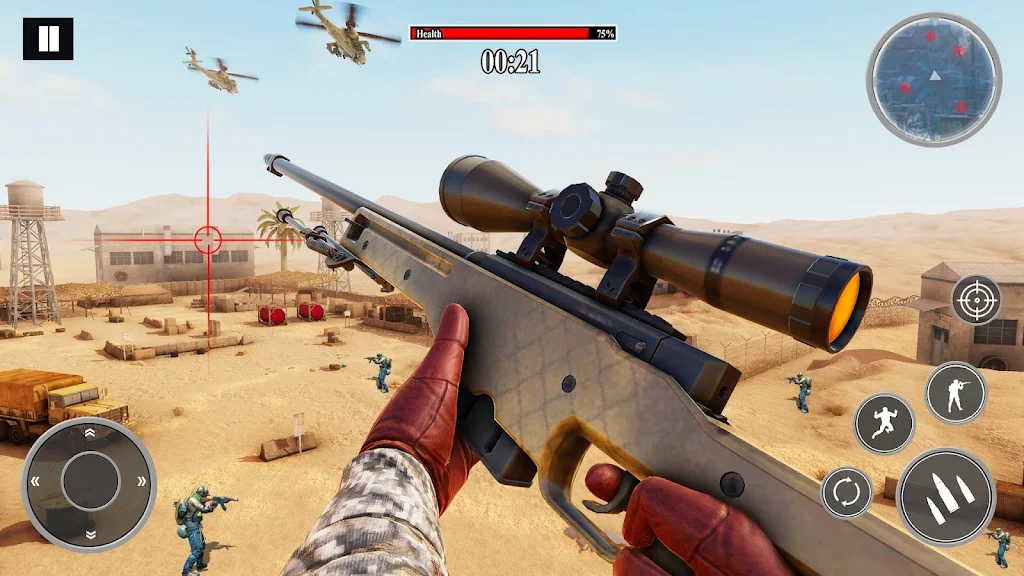Toggle the standing soldier stance button
1024x576 pixels.
click(955, 393)
